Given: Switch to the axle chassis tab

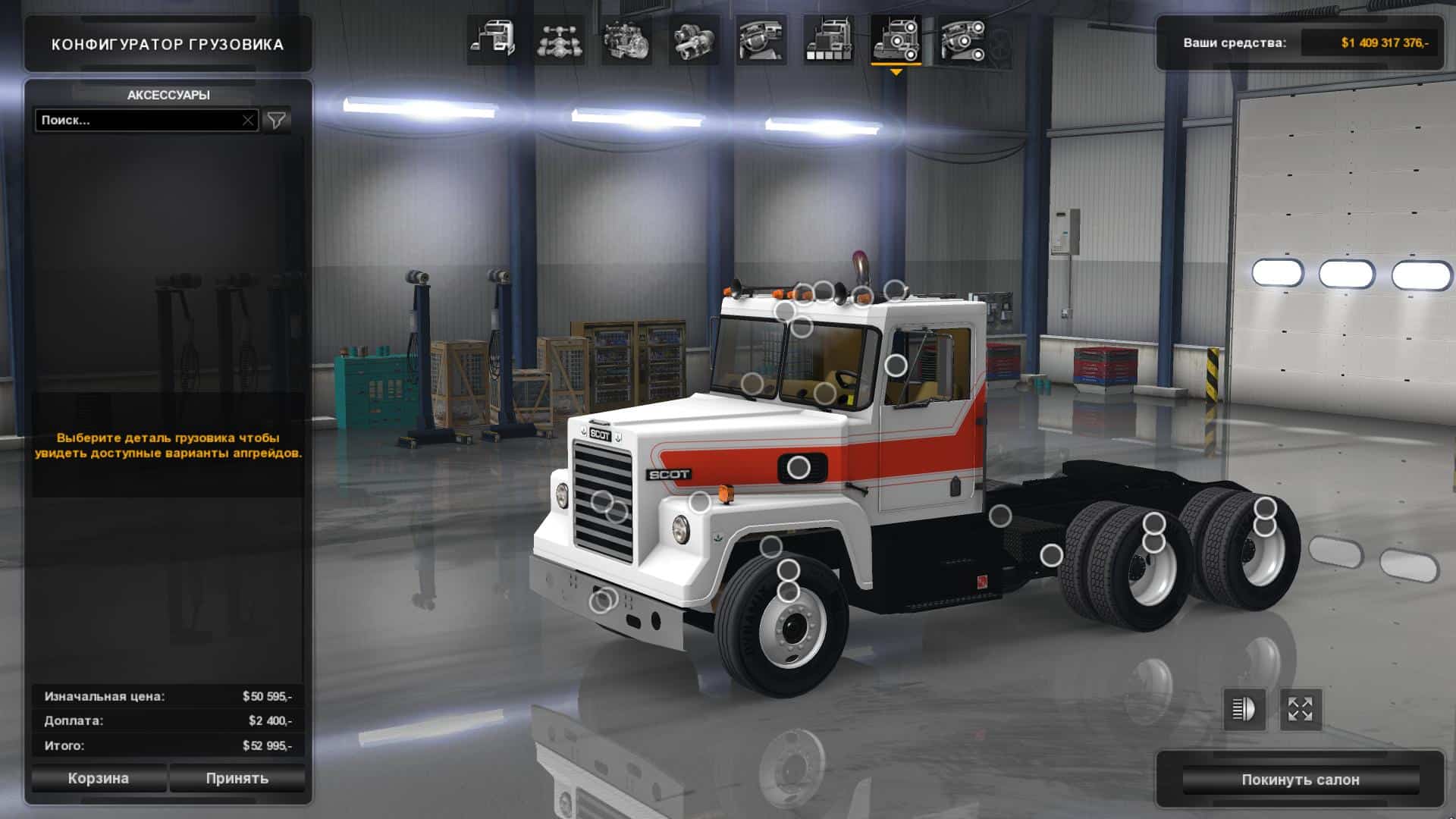Looking at the screenshot, I should [x=559, y=40].
